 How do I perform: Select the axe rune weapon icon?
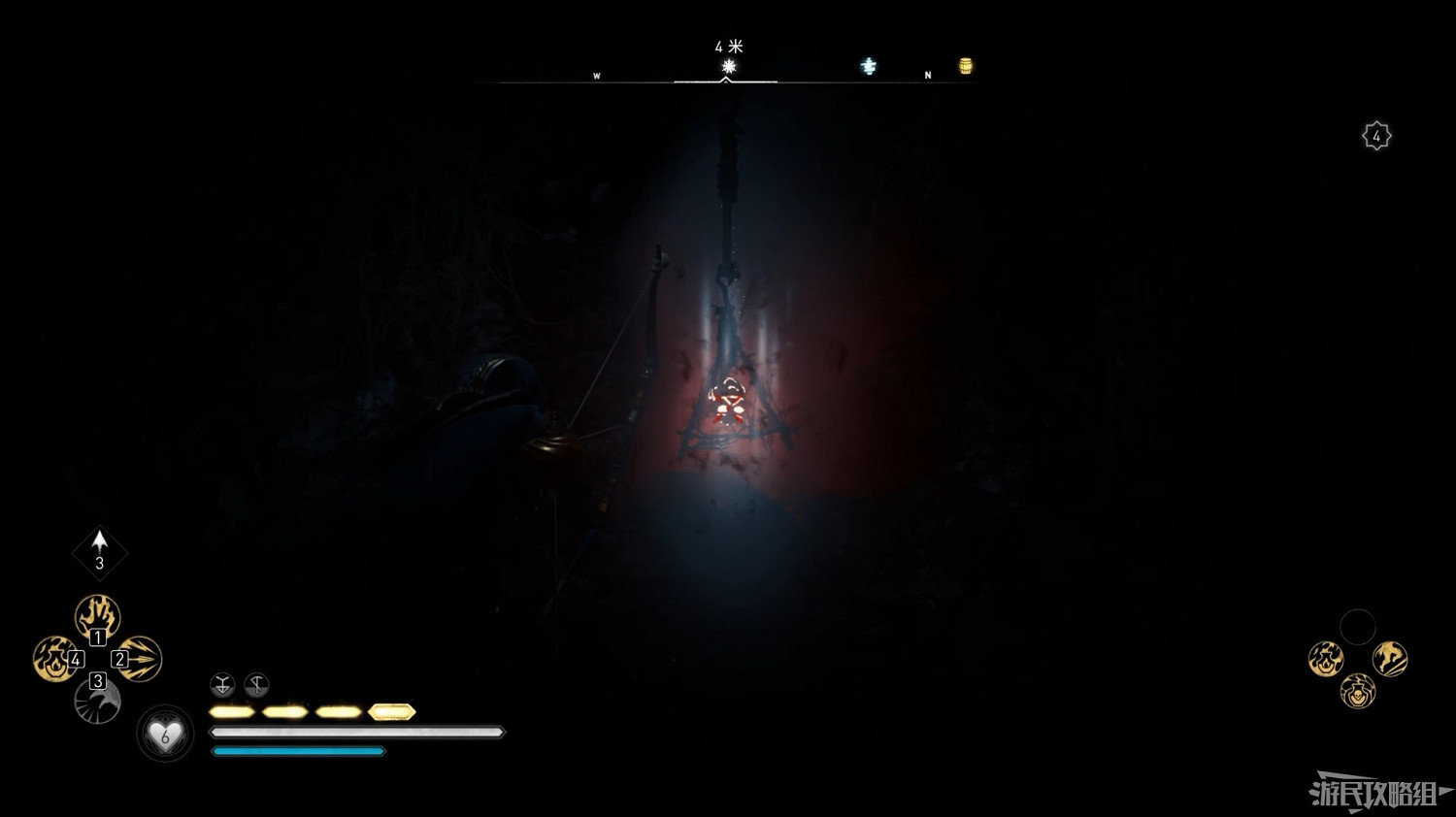click(254, 686)
